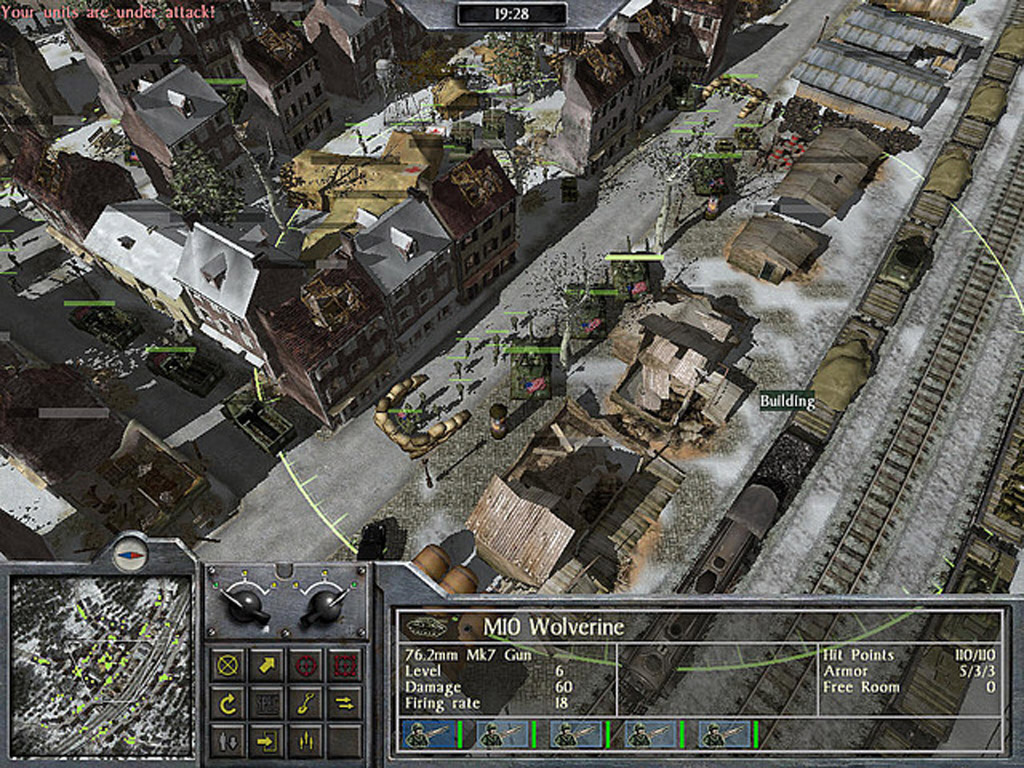Click the yellow double-arrows swap button

(343, 703)
